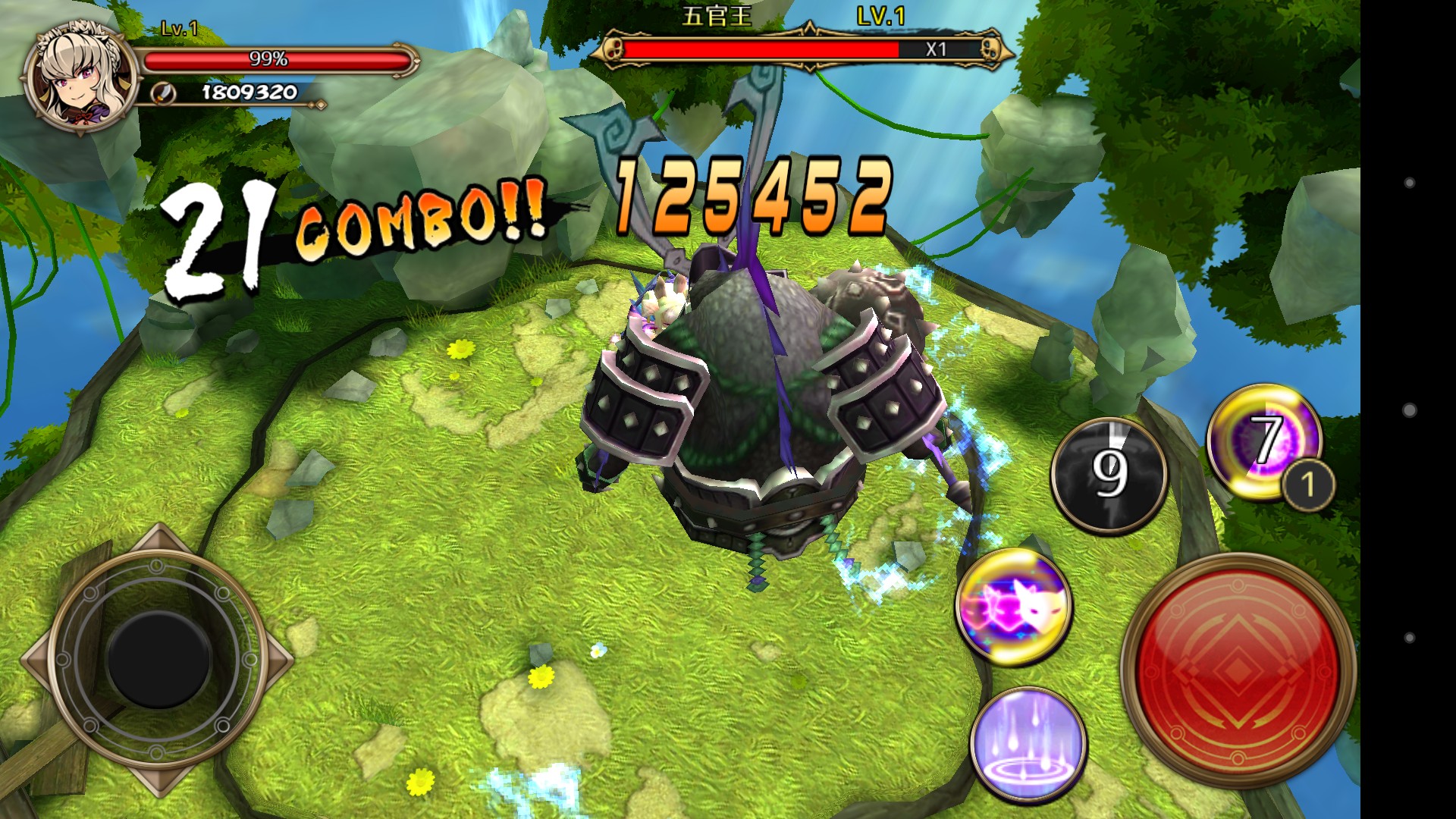This screenshot has height=819, width=1456.
Task: Use the dark skill showing cooldown 9
Action: tap(1109, 475)
